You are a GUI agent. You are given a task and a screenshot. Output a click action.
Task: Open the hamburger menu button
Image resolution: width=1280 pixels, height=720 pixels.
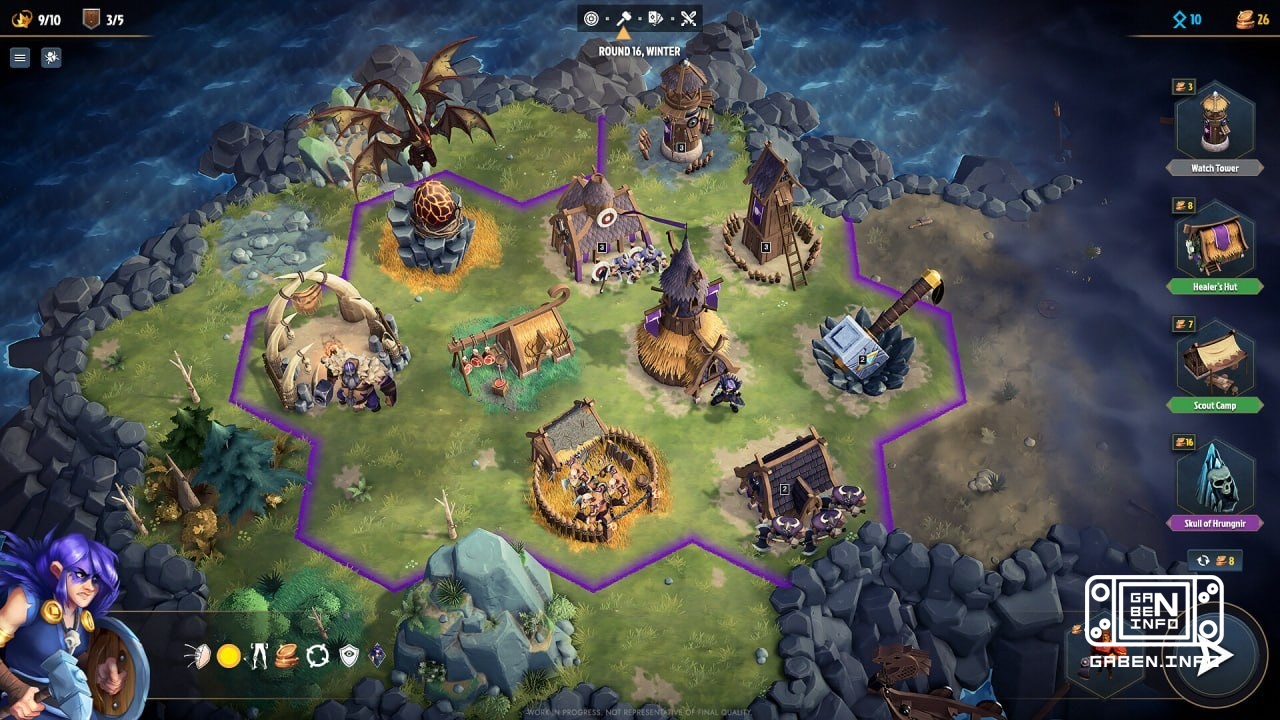20,57
